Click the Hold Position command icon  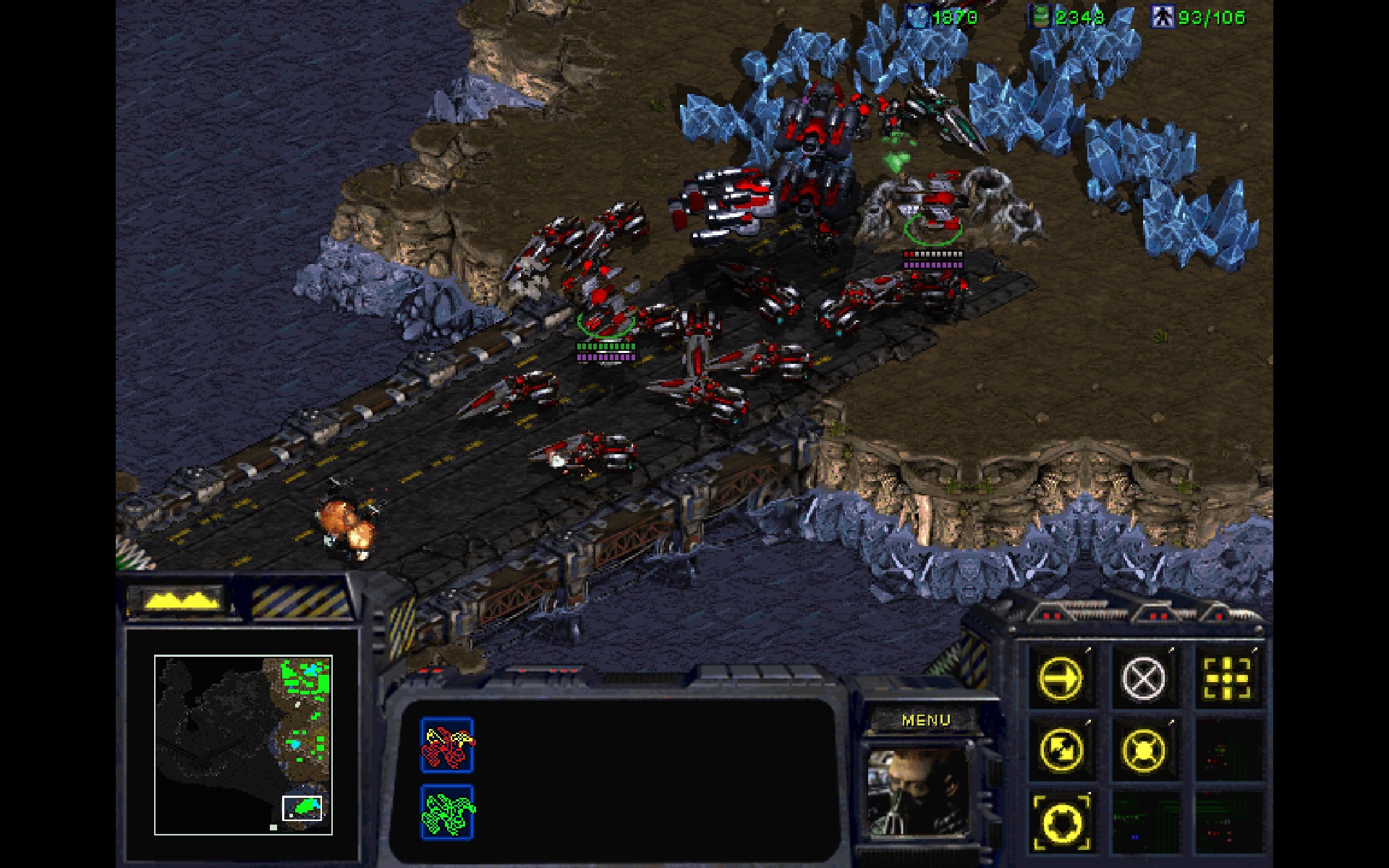[x=1142, y=750]
